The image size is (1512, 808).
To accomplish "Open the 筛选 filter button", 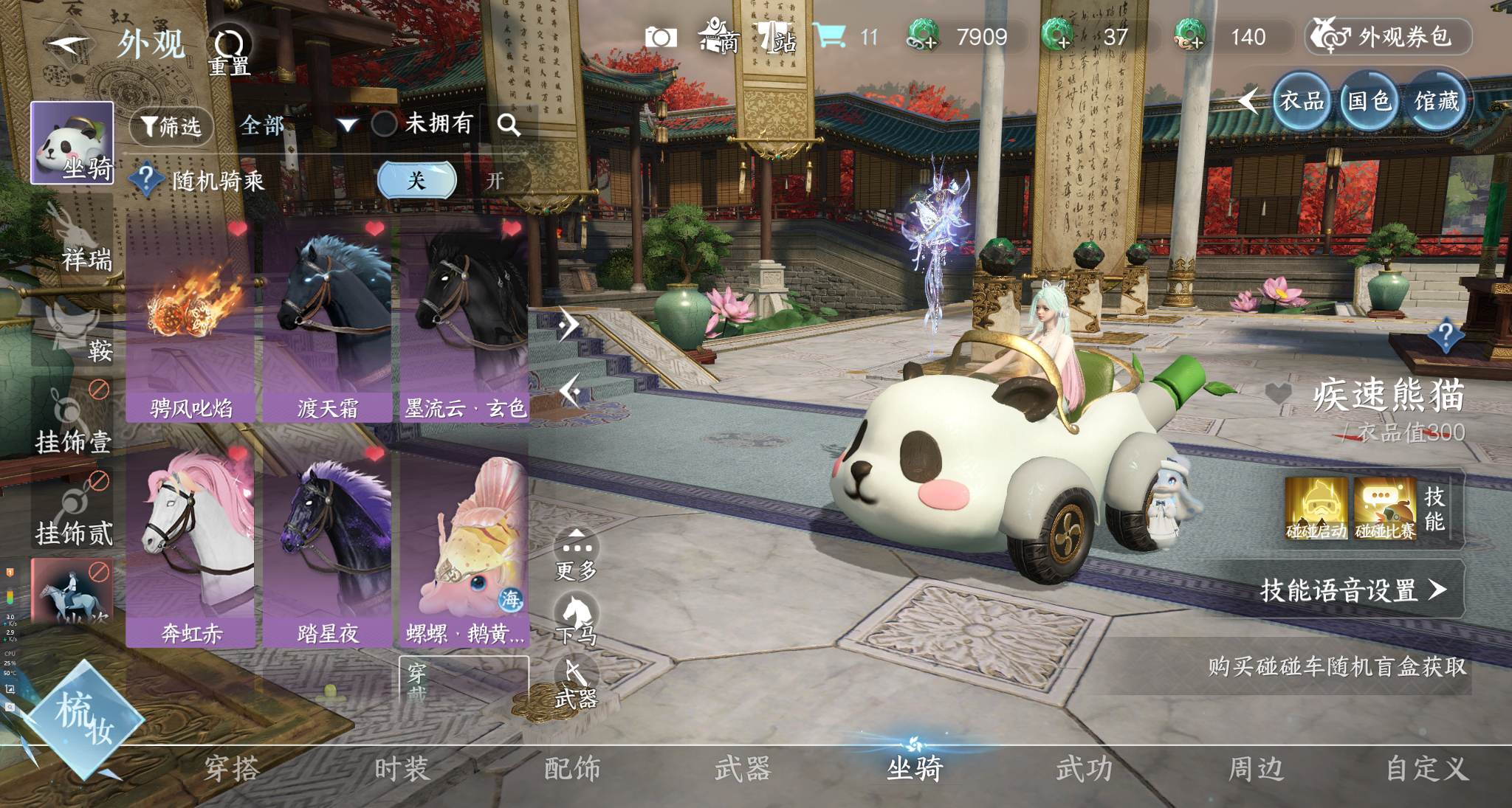I will coord(171,126).
